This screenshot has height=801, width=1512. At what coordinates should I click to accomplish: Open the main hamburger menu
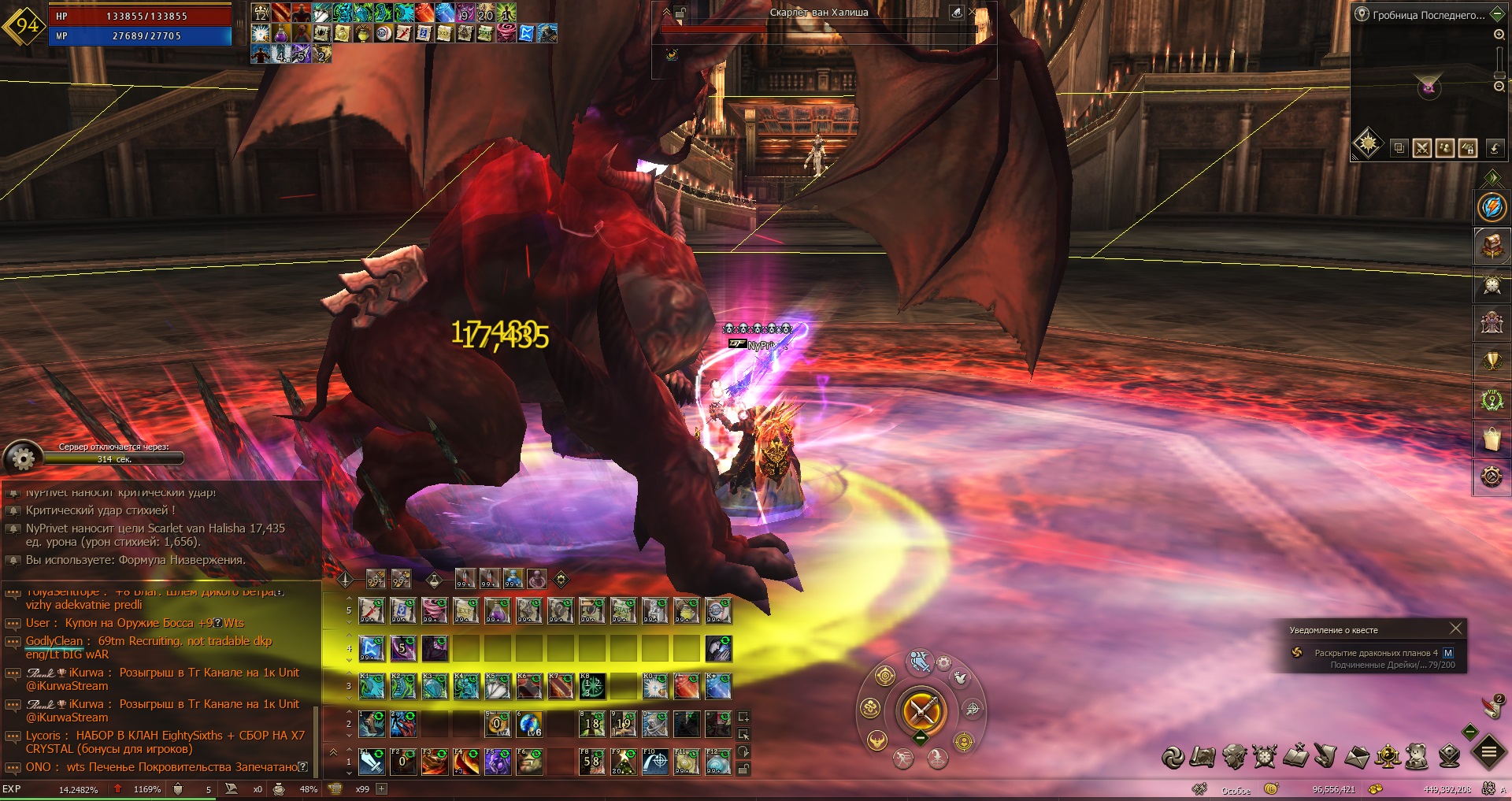[x=1488, y=752]
